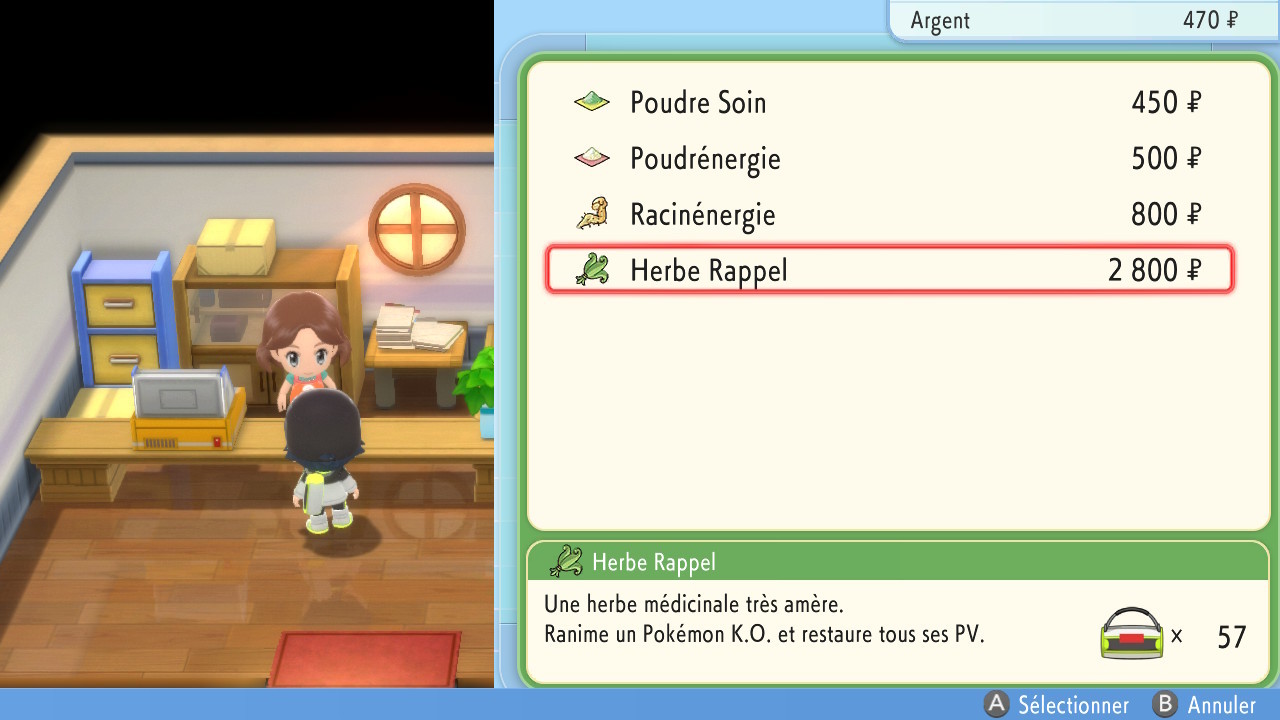The image size is (1280, 720).
Task: Click the medicine bag icon near the quantity
Action: tap(1135, 632)
